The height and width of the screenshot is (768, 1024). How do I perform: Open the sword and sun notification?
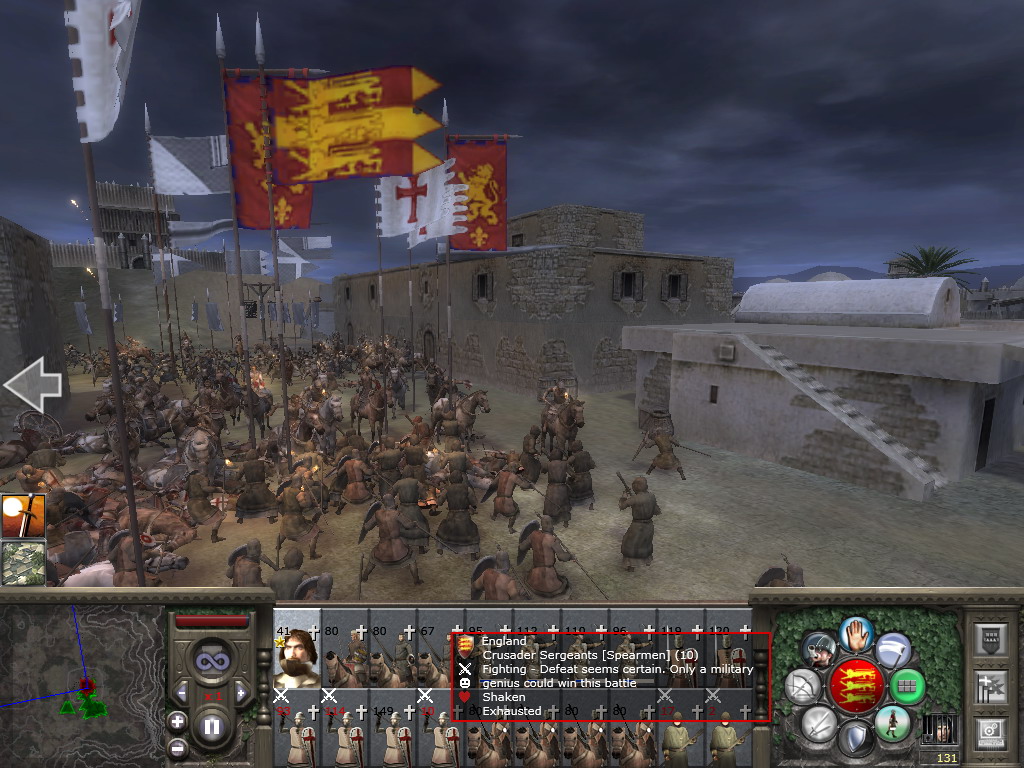[22, 516]
